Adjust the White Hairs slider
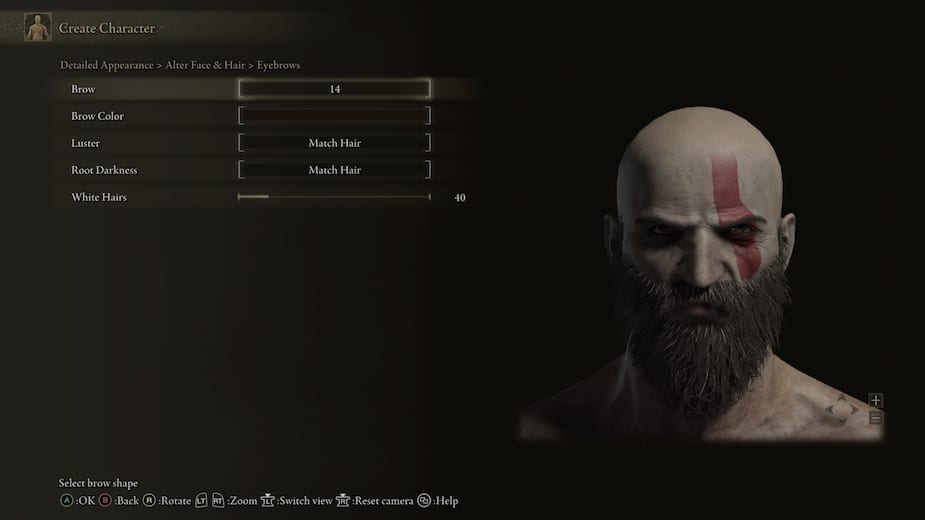 tap(334, 197)
